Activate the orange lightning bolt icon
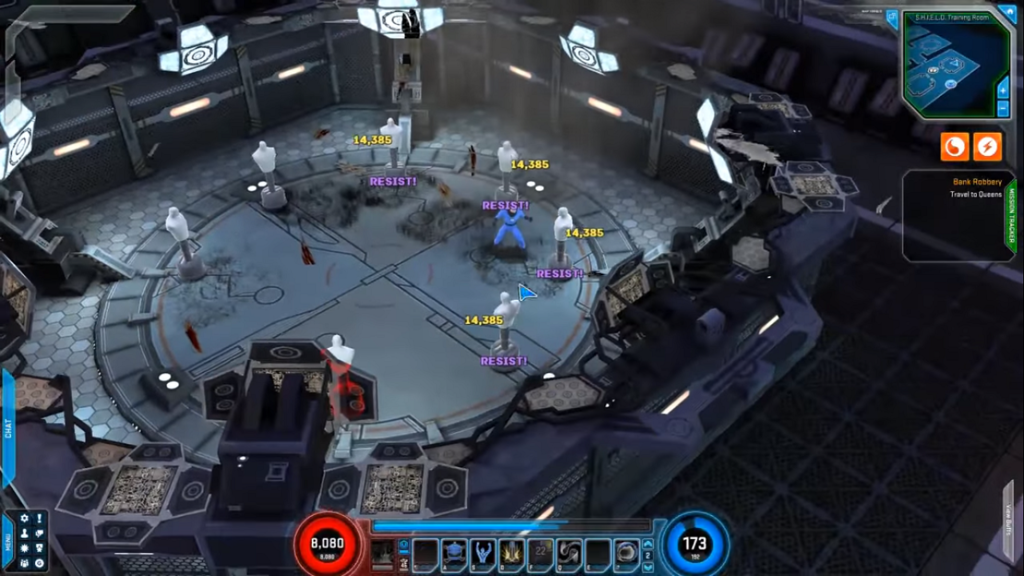This screenshot has width=1024, height=576. 987,147
